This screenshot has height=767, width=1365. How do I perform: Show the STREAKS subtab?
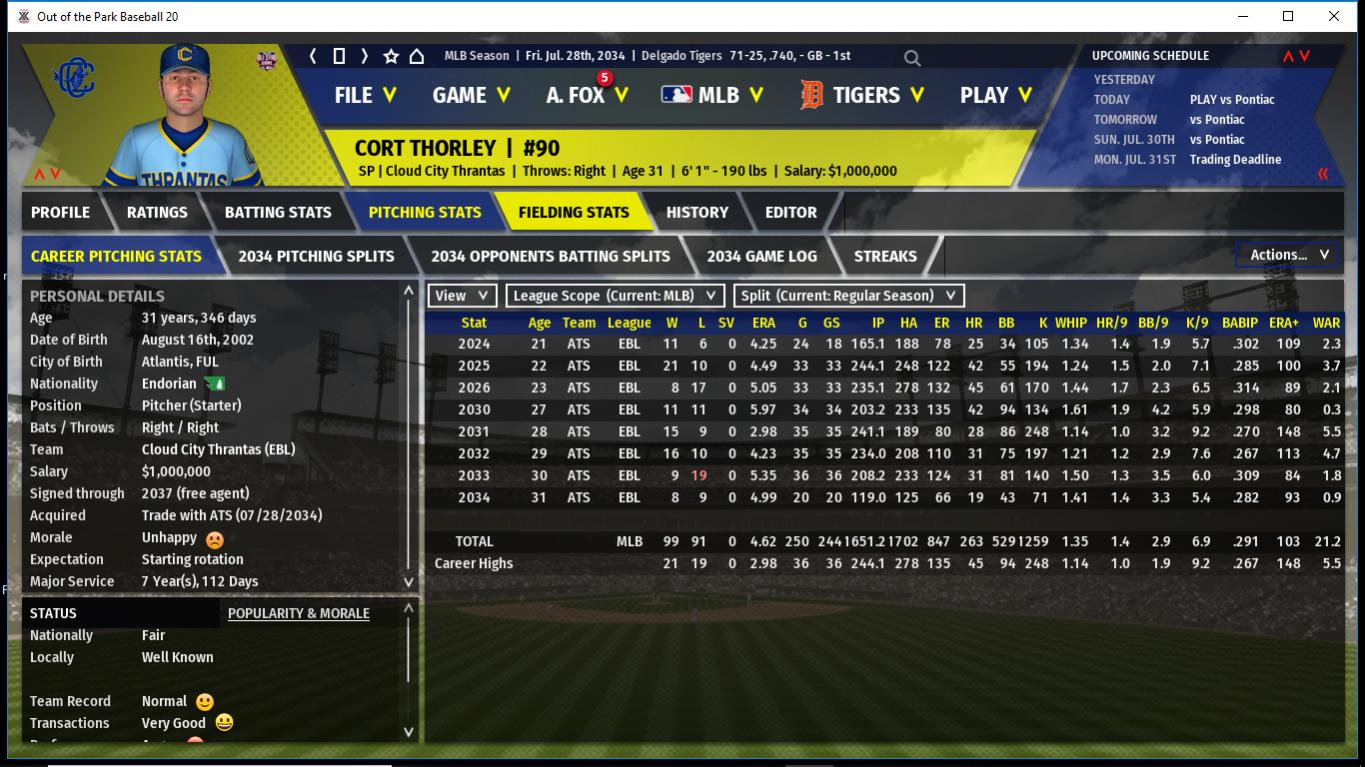(885, 256)
